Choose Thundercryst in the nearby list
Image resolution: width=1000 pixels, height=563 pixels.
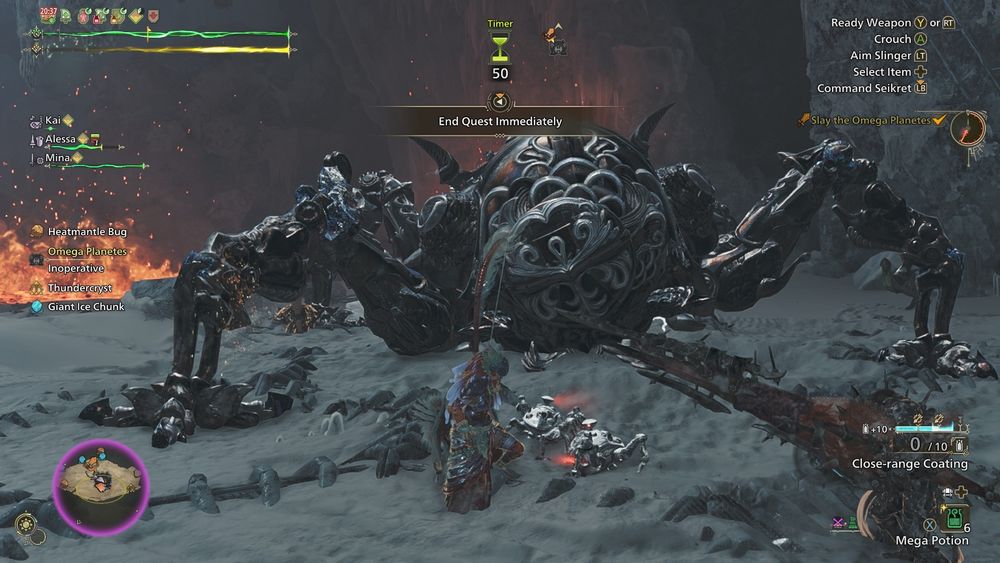coord(80,288)
